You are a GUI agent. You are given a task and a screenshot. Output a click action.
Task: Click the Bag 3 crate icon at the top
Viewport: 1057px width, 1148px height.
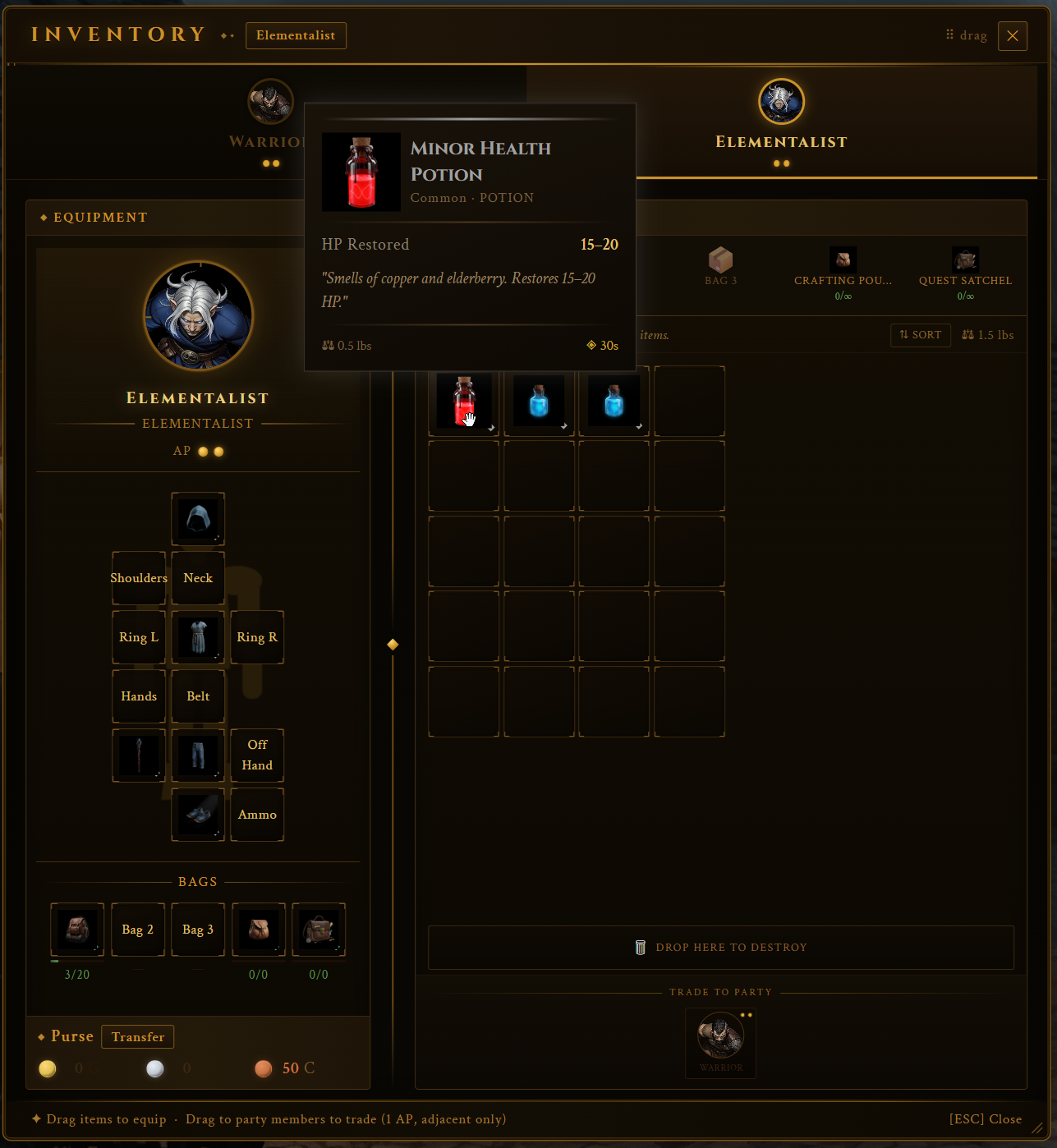(720, 259)
